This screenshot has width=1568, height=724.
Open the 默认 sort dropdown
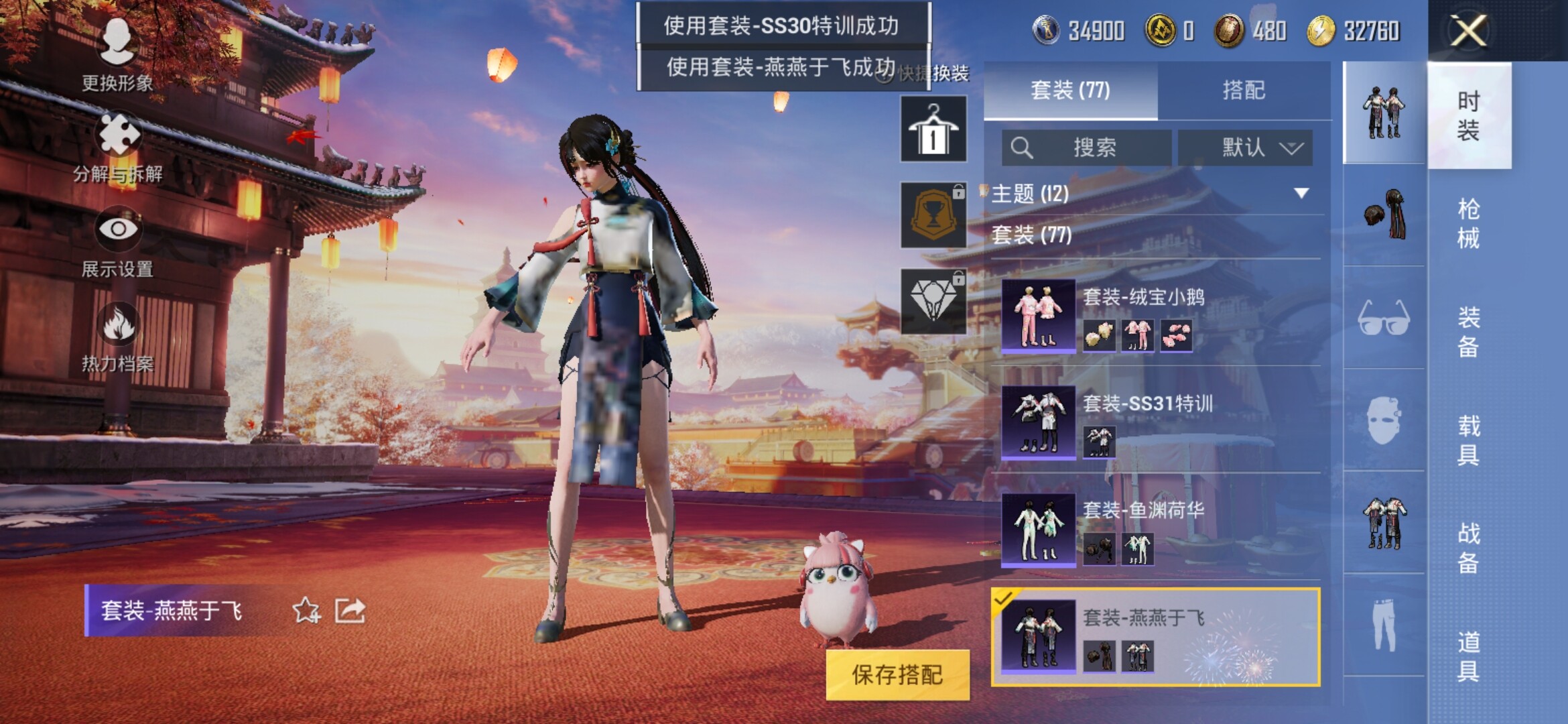(1245, 147)
